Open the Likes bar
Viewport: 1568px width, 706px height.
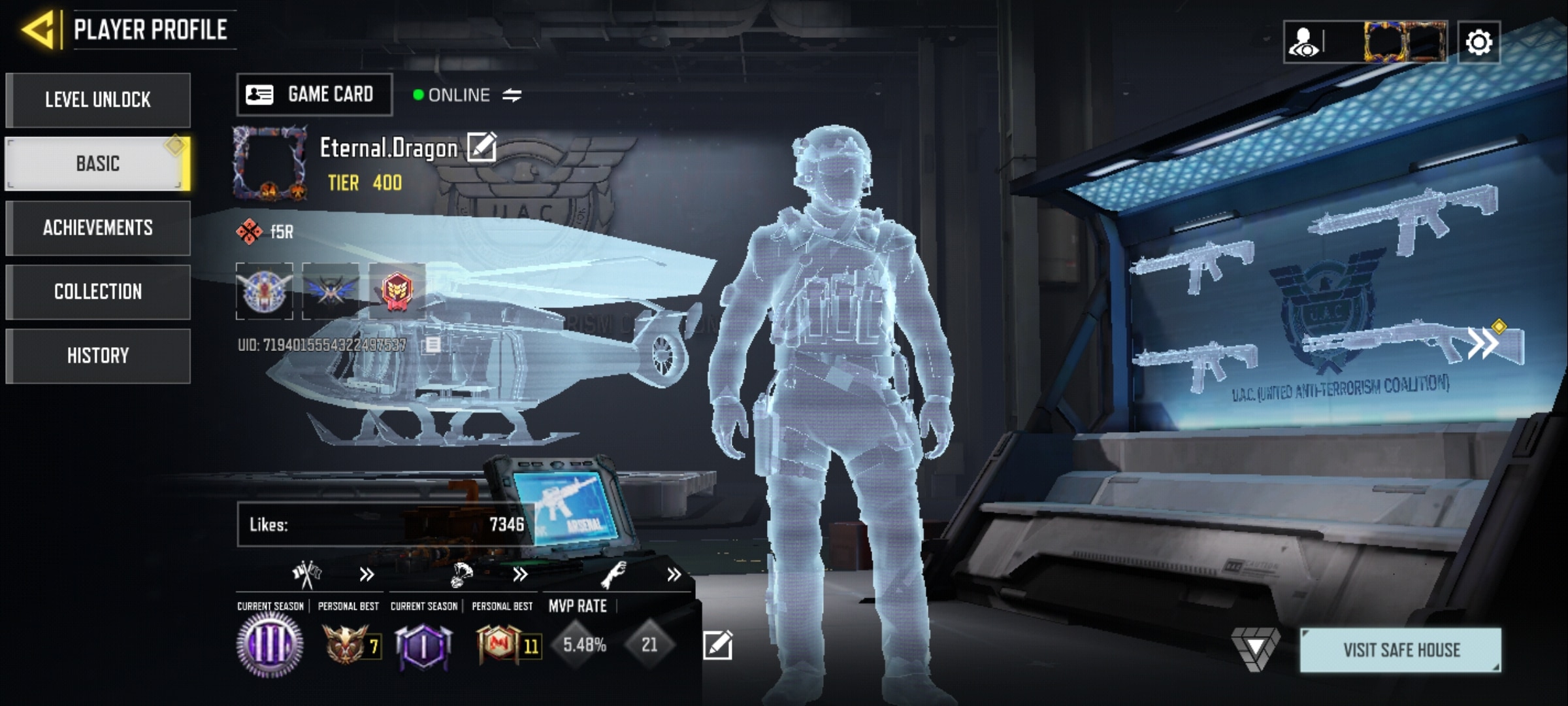pyautogui.click(x=385, y=524)
